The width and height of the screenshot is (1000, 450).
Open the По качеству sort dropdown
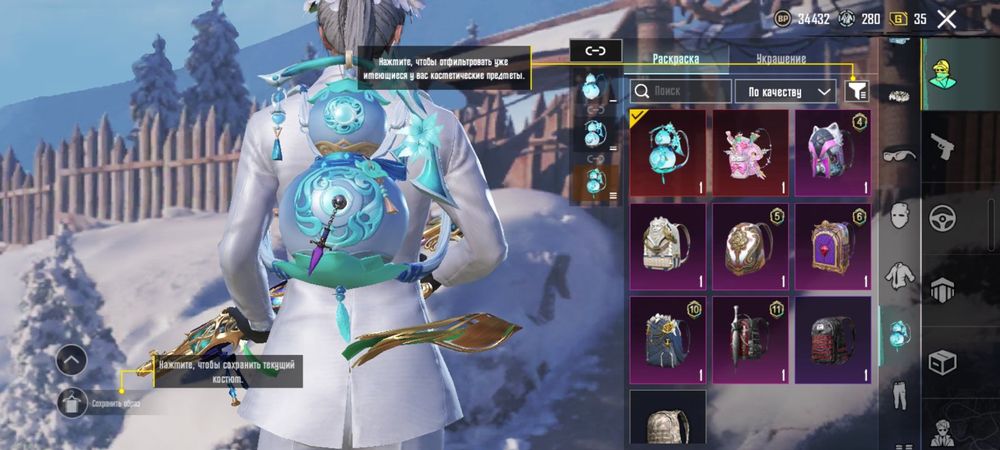coord(786,91)
